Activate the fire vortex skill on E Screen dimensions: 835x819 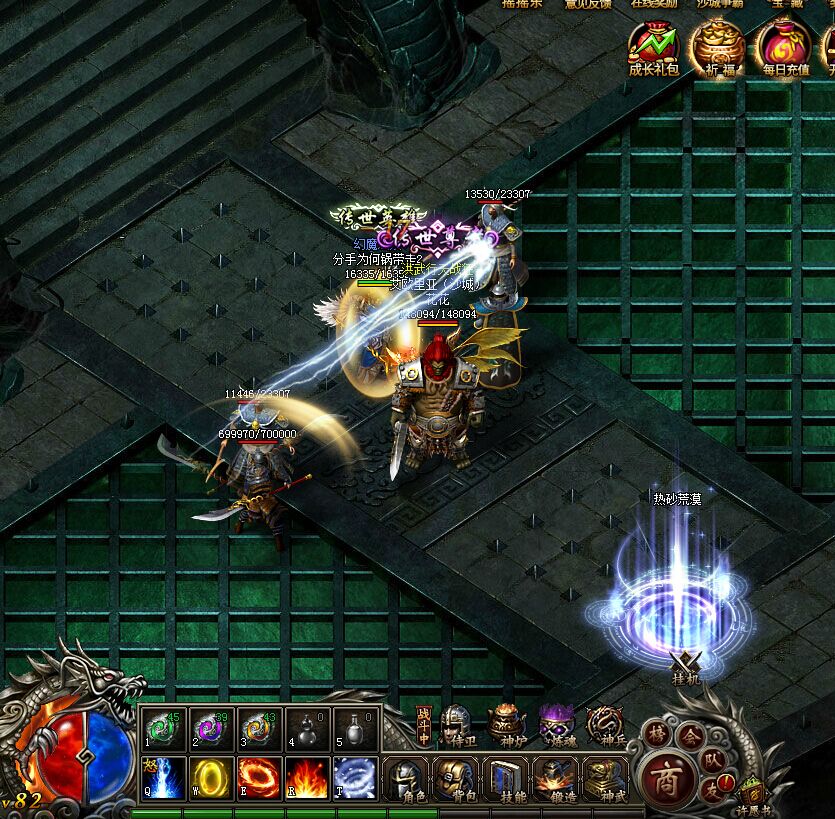(260, 778)
